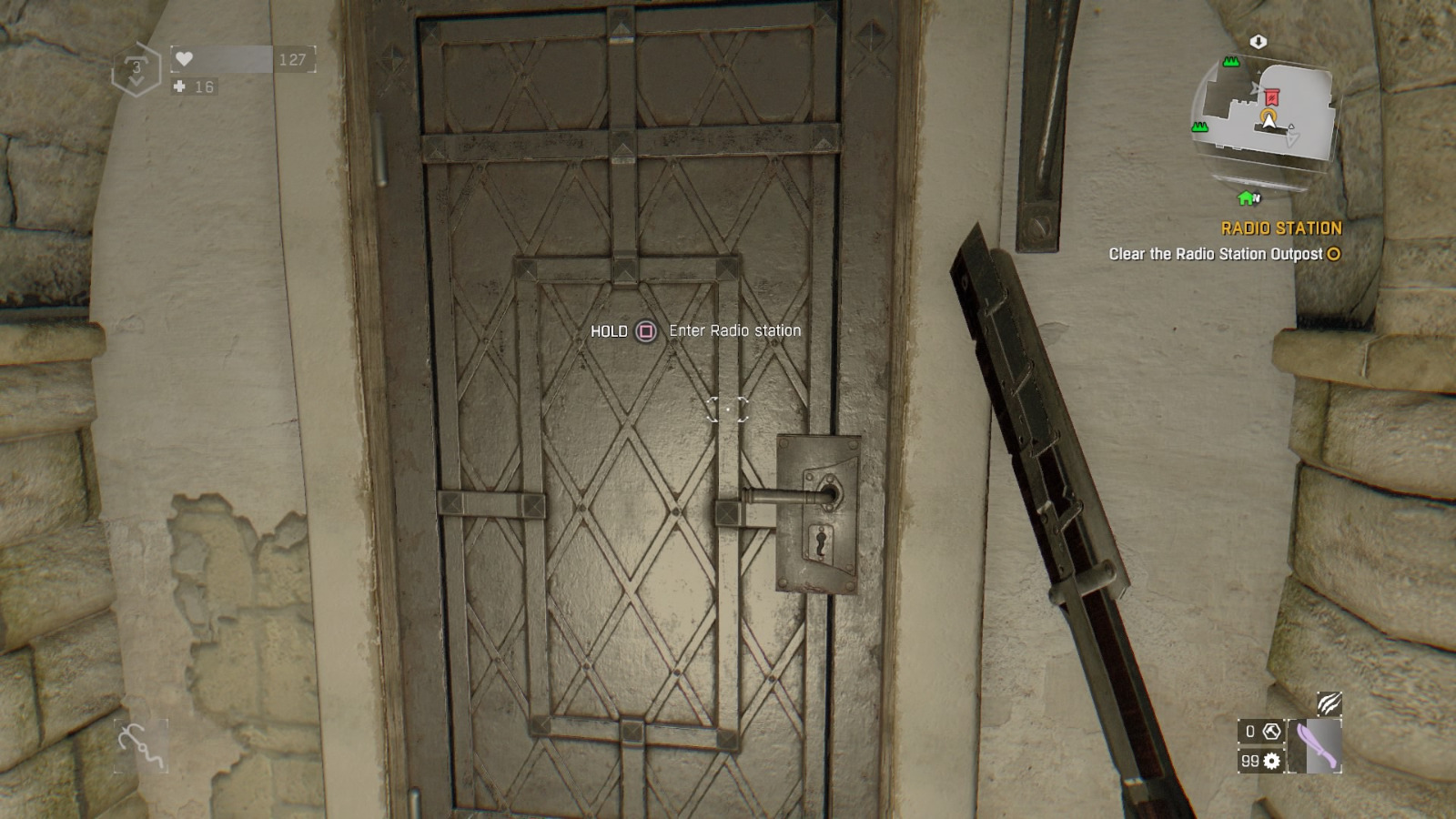This screenshot has height=819, width=1456.
Task: Click the heart icon on the health bar
Action: [184, 58]
